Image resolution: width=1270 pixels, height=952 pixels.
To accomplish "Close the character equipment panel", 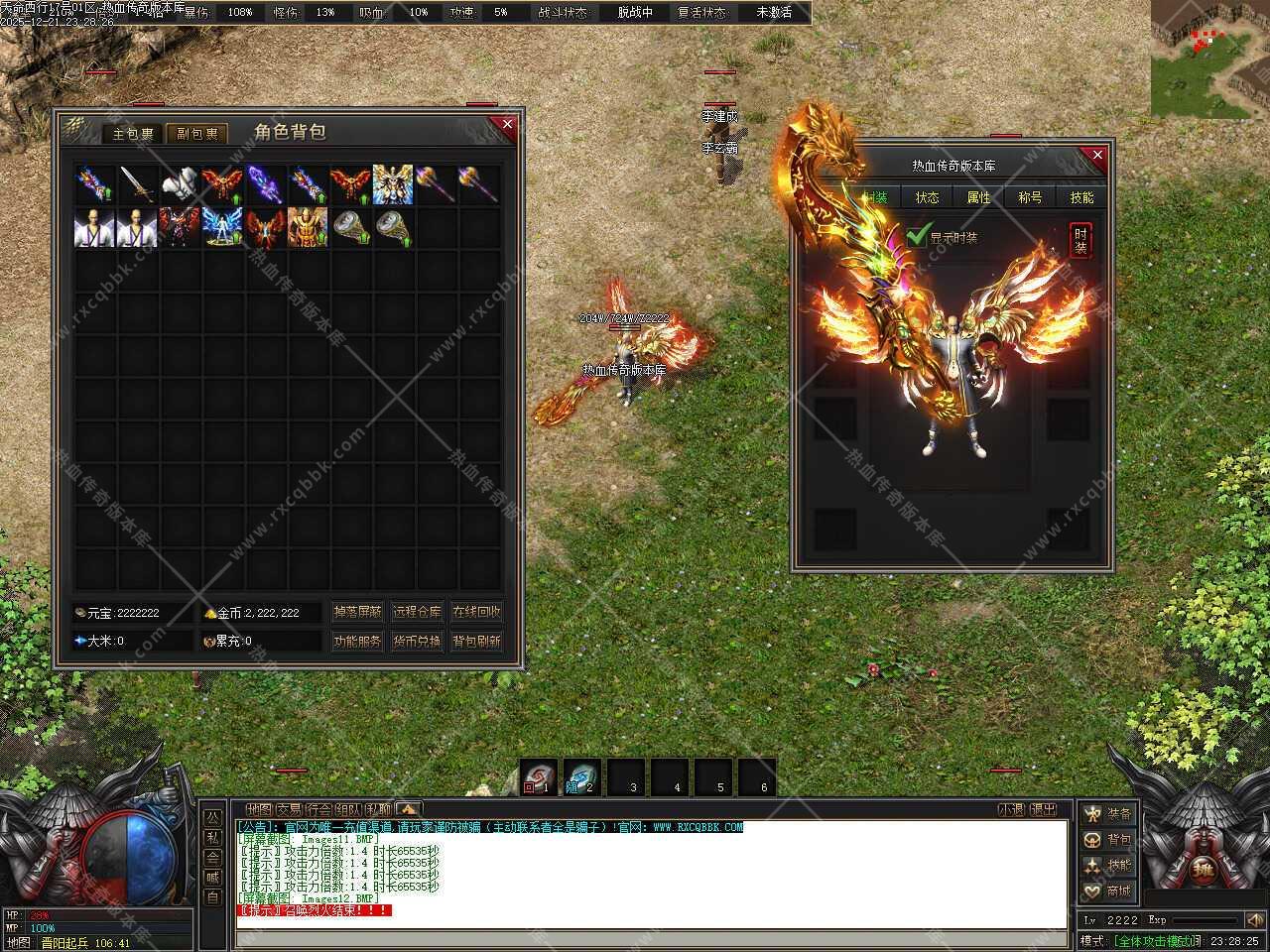I will pyautogui.click(x=1096, y=156).
